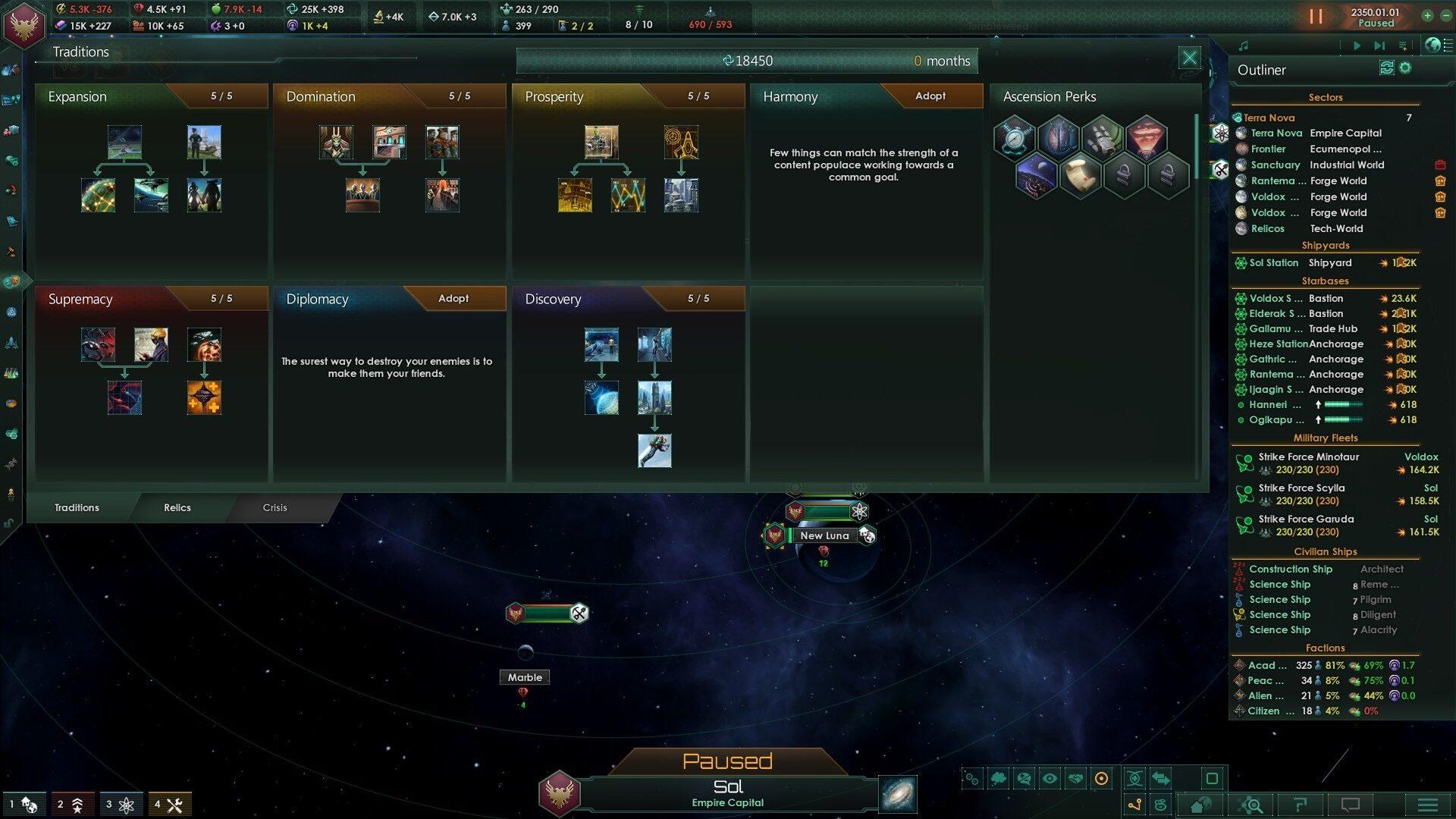
Task: Close the Traditions window
Action: click(x=1189, y=58)
